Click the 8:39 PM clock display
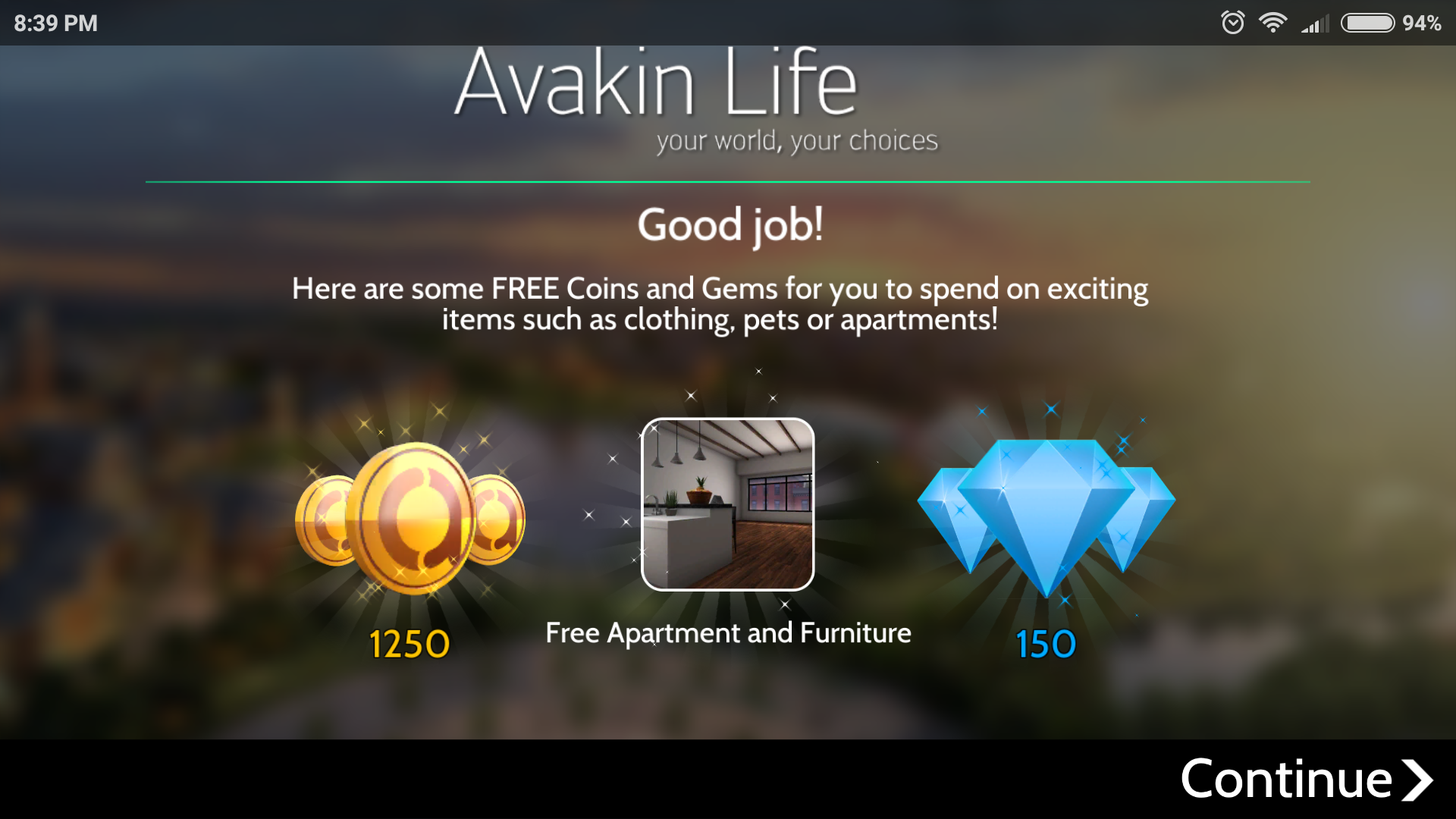 tap(54, 23)
